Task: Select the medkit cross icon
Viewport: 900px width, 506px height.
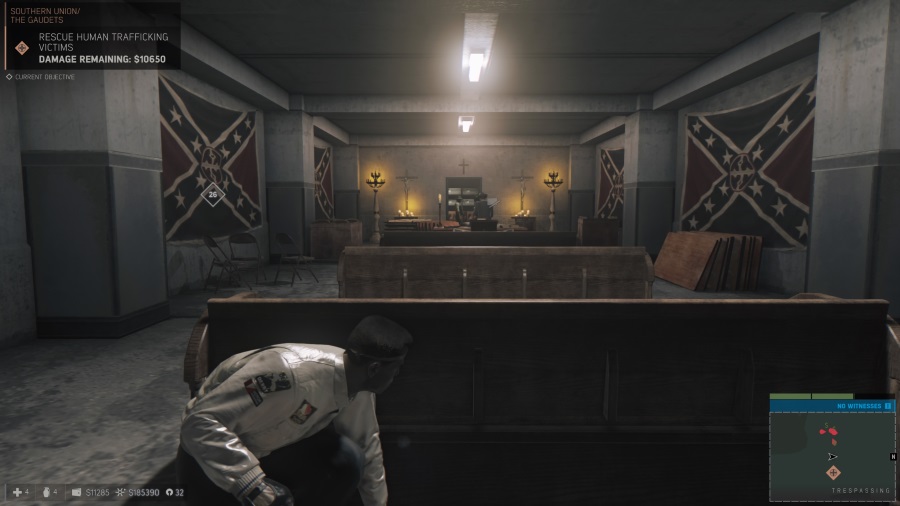Action: 18,492
